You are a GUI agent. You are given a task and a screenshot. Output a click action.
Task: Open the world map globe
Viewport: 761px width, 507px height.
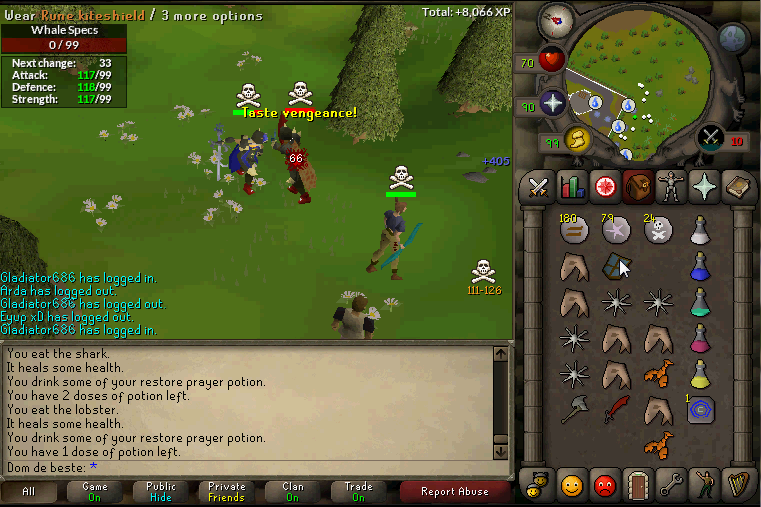pyautogui.click(x=733, y=38)
